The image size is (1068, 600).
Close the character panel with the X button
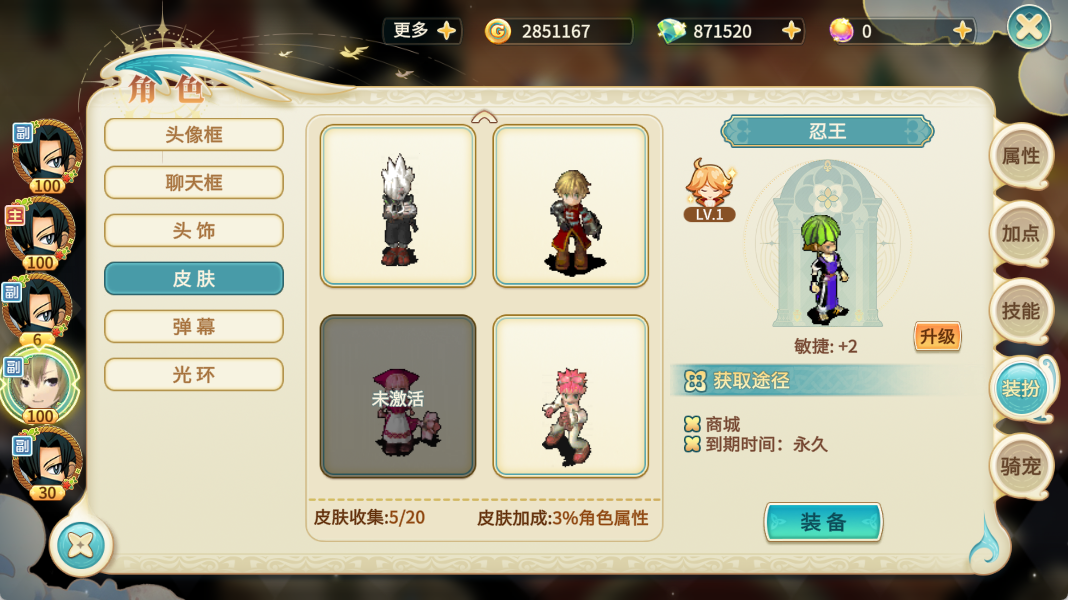coord(1029,27)
